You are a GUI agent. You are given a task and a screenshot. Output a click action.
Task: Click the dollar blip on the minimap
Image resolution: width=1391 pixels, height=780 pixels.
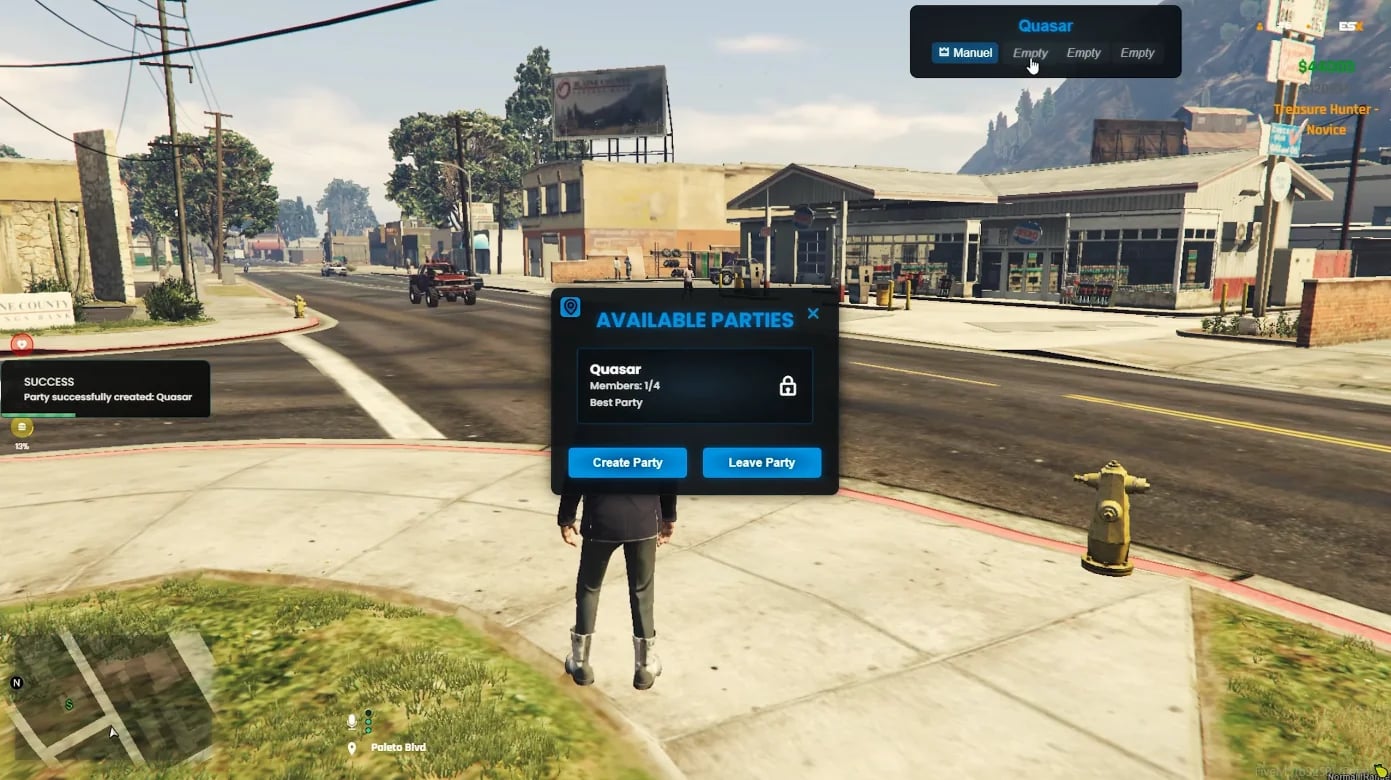point(68,704)
